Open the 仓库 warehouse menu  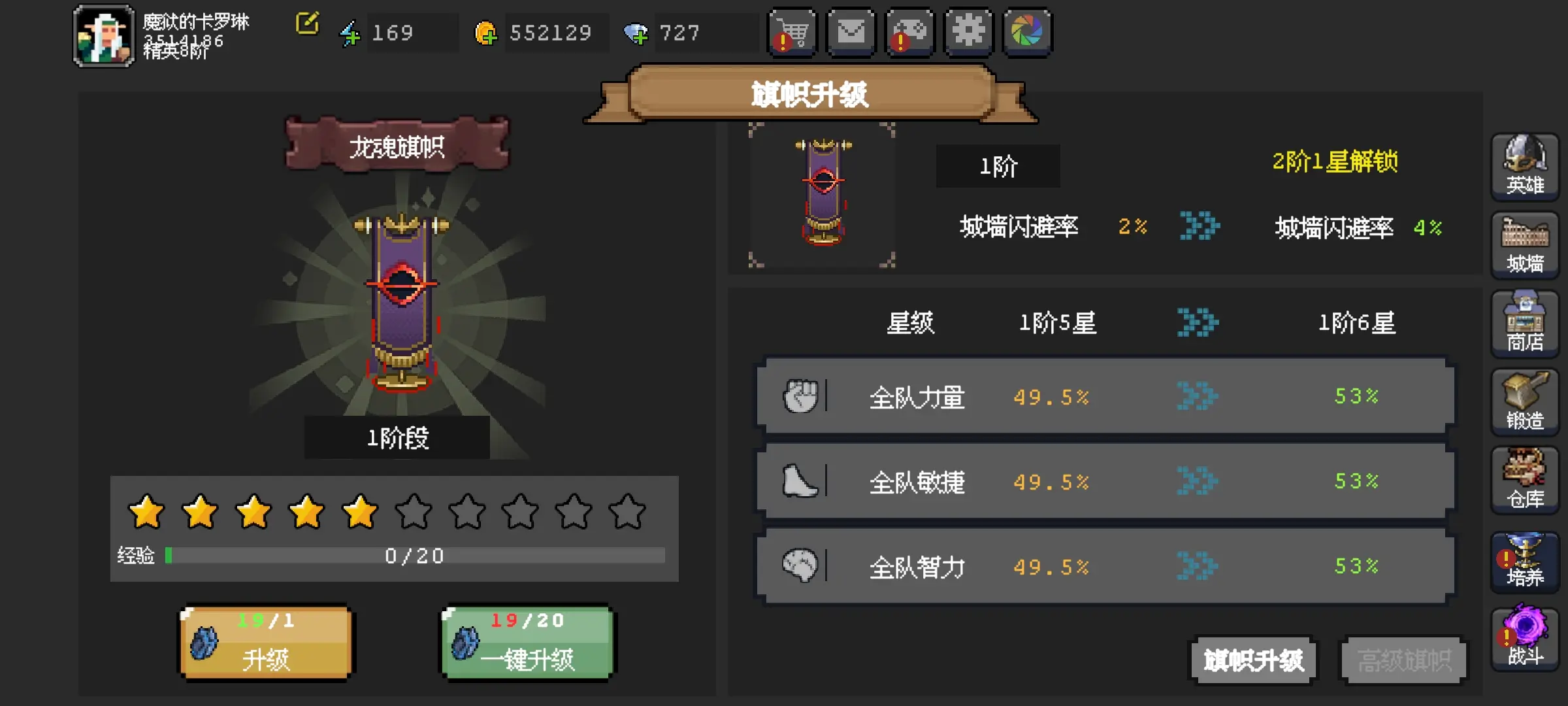pyautogui.click(x=1525, y=480)
